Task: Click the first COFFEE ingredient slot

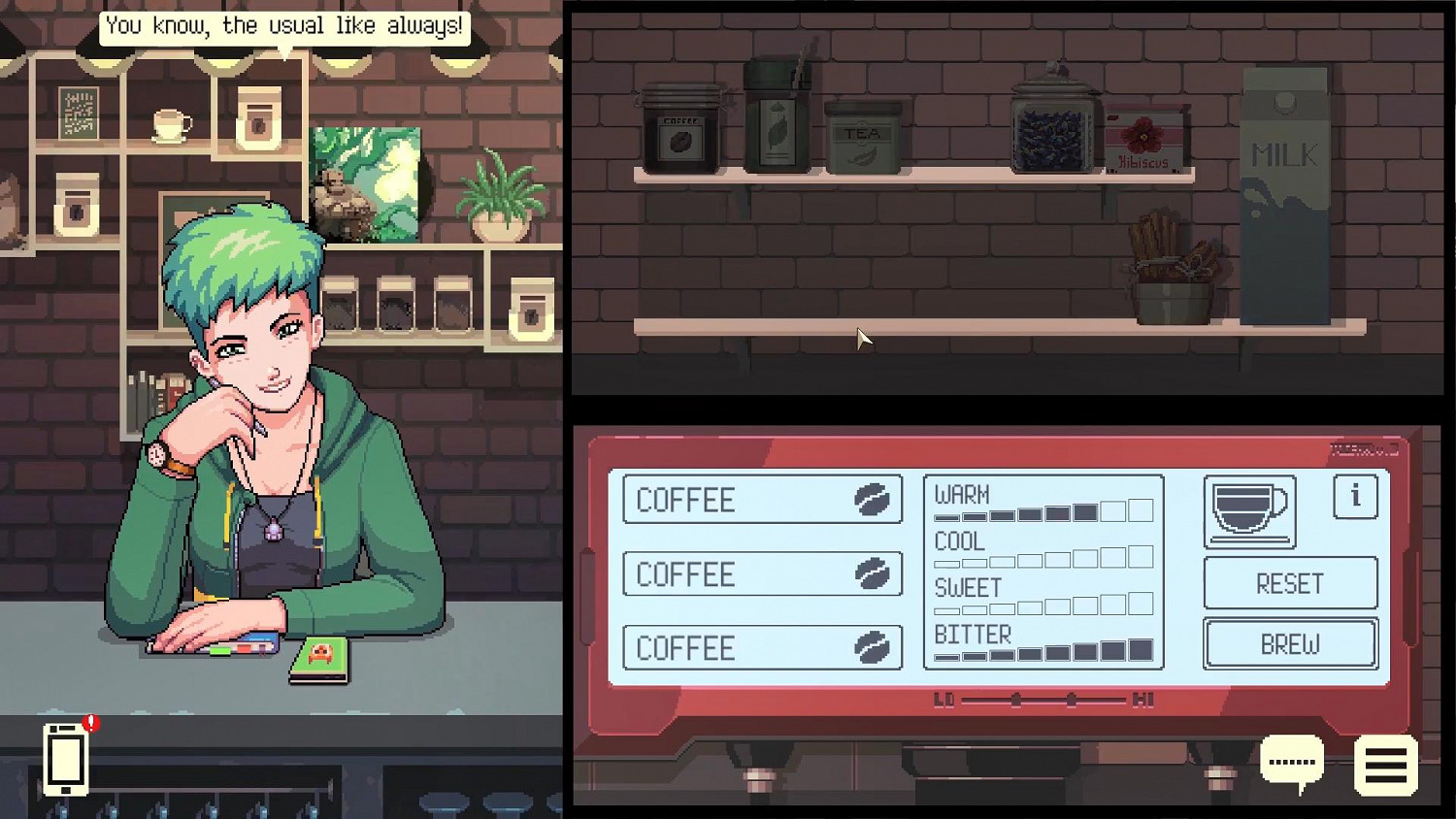Action: point(763,500)
